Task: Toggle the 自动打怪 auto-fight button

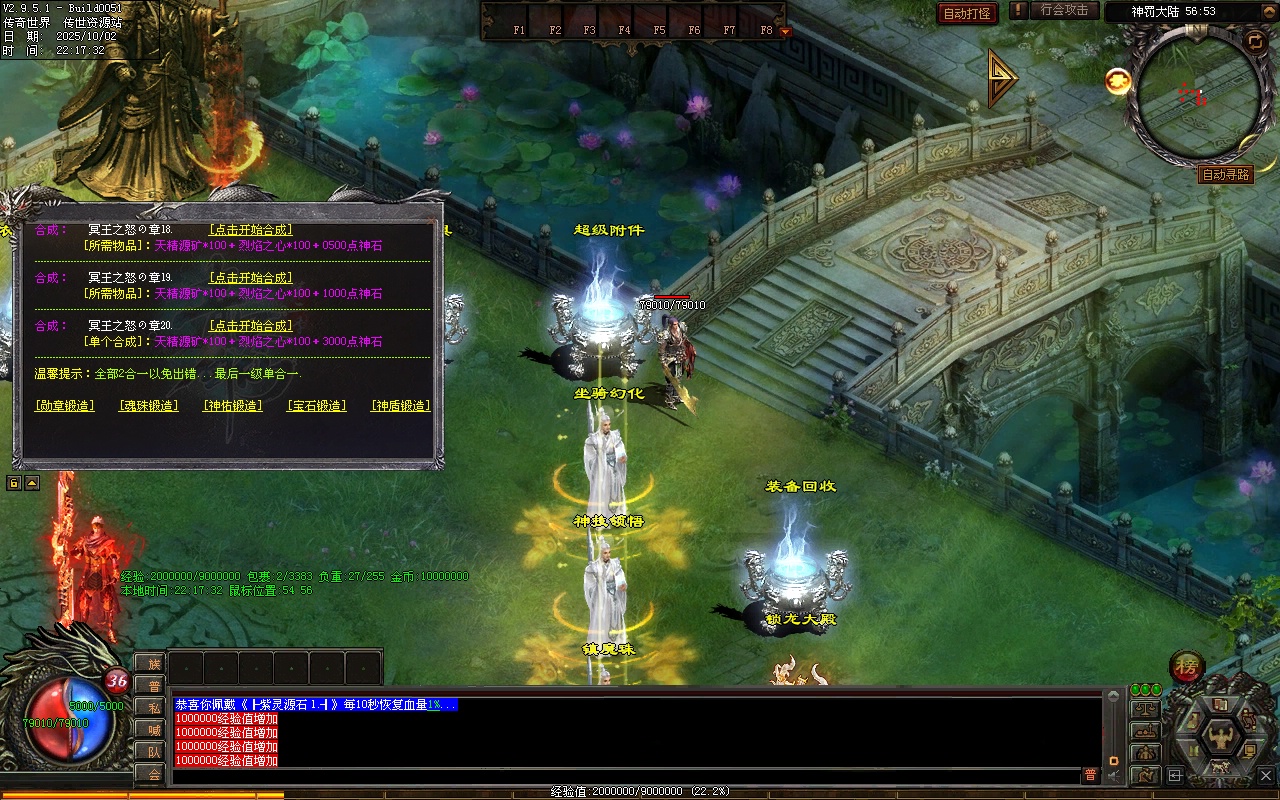Action: (x=968, y=13)
